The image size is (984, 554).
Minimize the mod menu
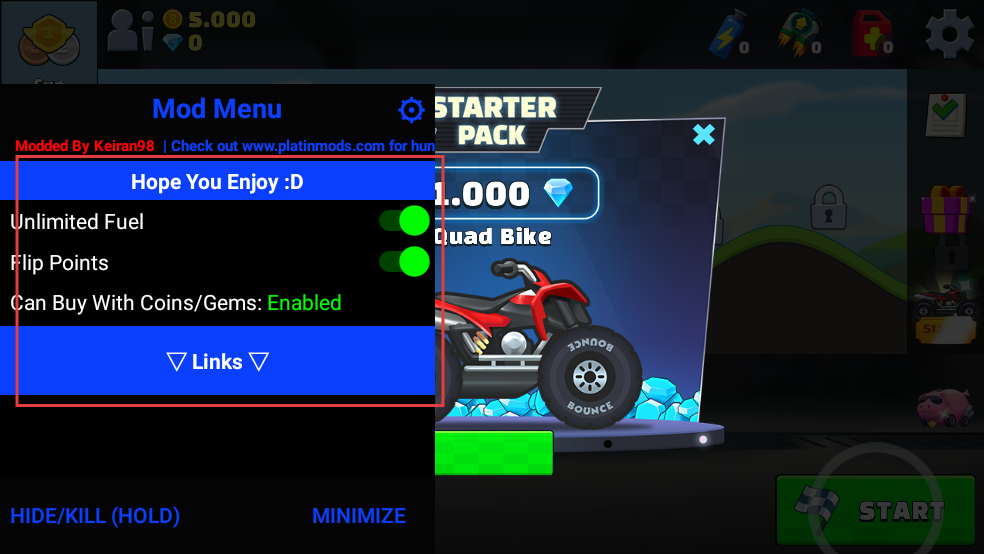pos(358,516)
